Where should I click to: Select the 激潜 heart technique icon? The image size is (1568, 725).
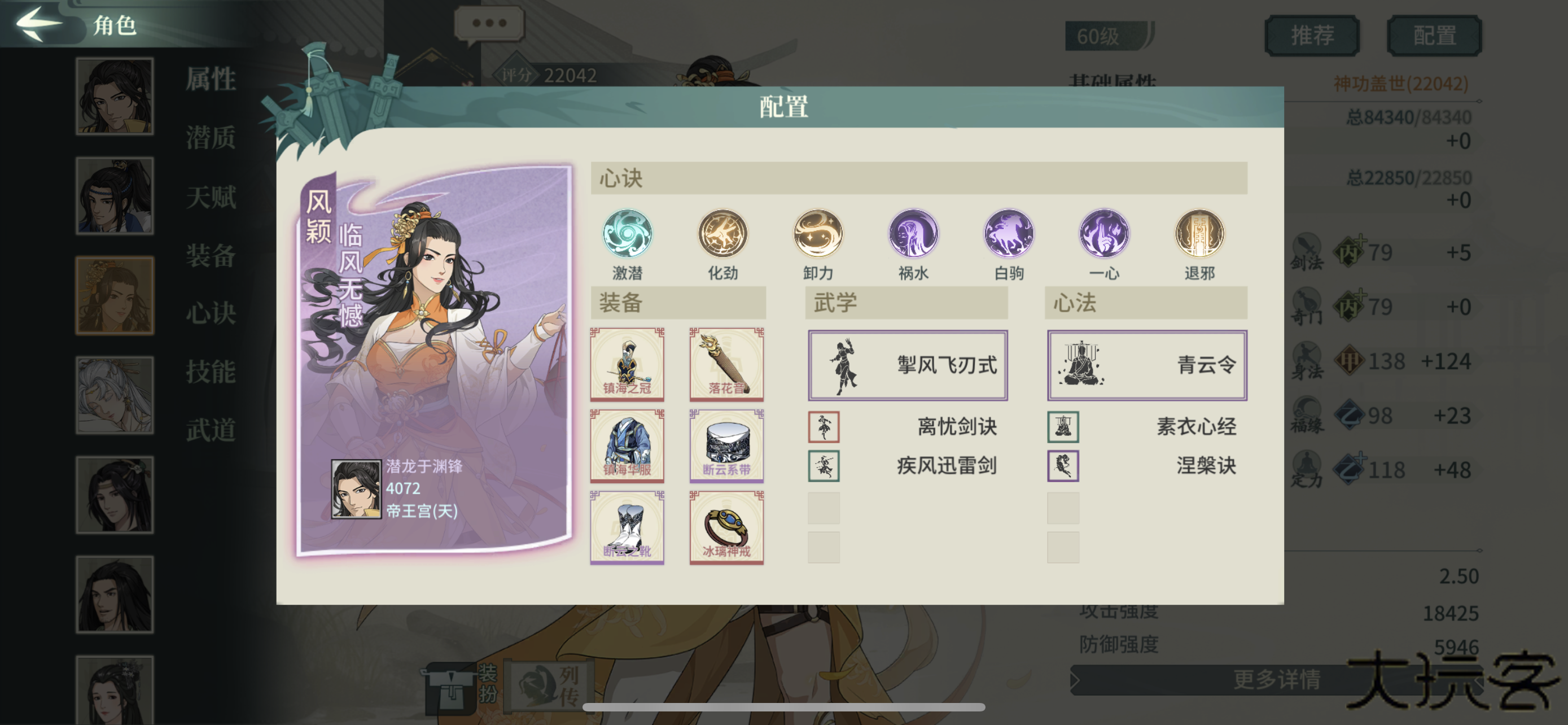[x=628, y=234]
